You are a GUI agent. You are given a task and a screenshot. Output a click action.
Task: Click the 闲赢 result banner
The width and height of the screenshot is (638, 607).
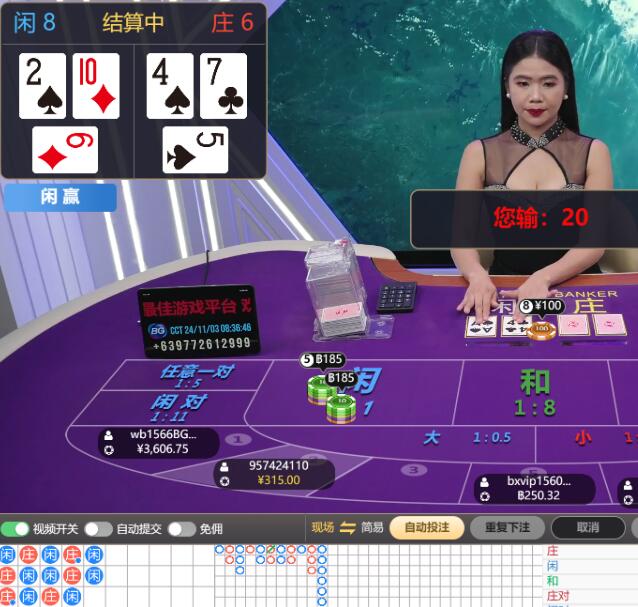pyautogui.click(x=60, y=197)
